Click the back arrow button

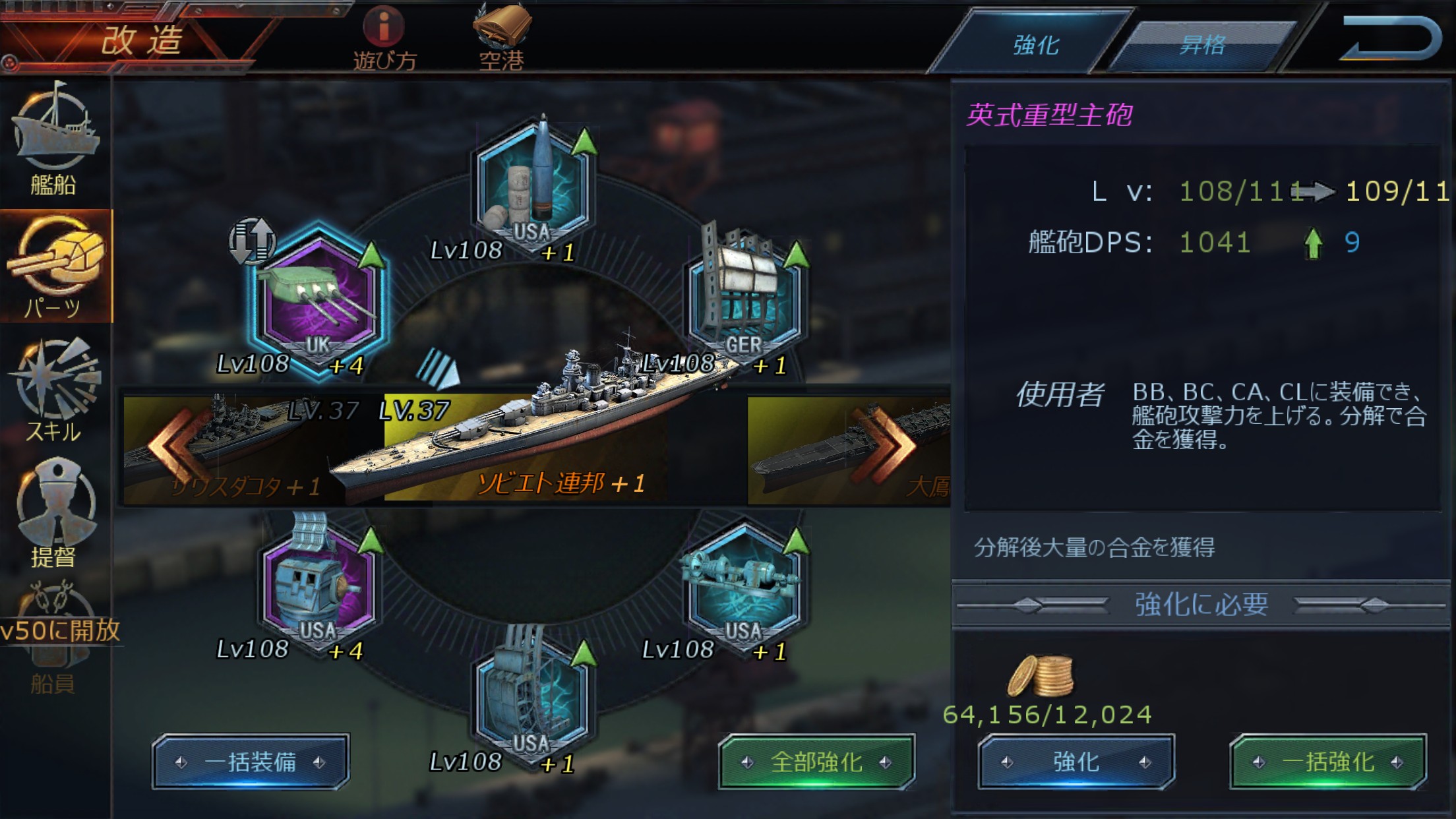pyautogui.click(x=1390, y=38)
